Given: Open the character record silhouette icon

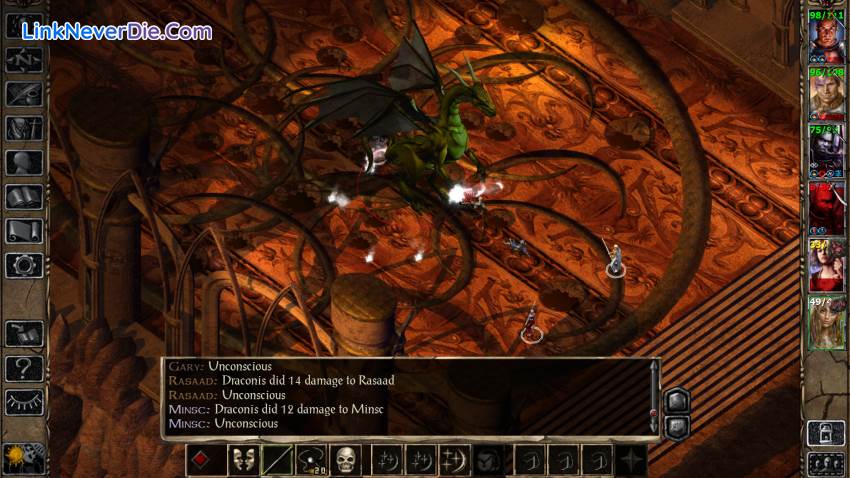Looking at the screenshot, I should point(23,162).
